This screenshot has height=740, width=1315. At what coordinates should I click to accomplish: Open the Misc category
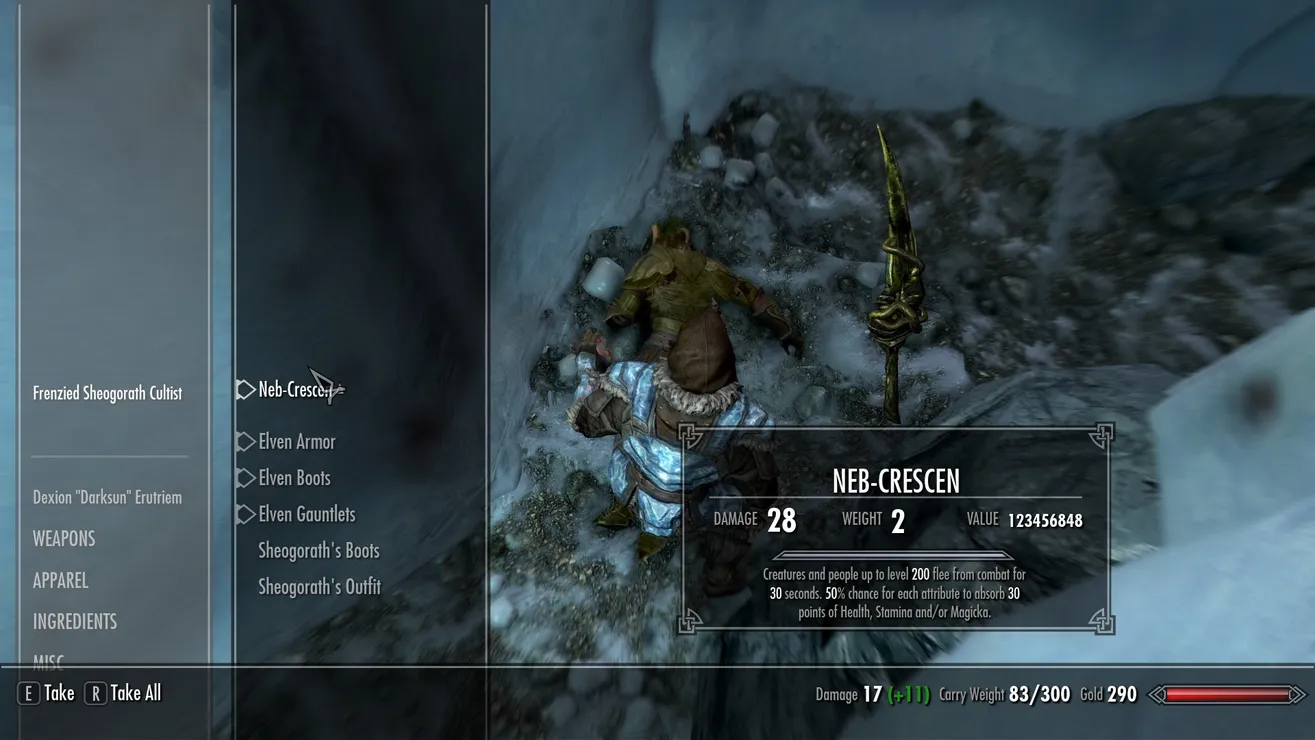tap(48, 659)
